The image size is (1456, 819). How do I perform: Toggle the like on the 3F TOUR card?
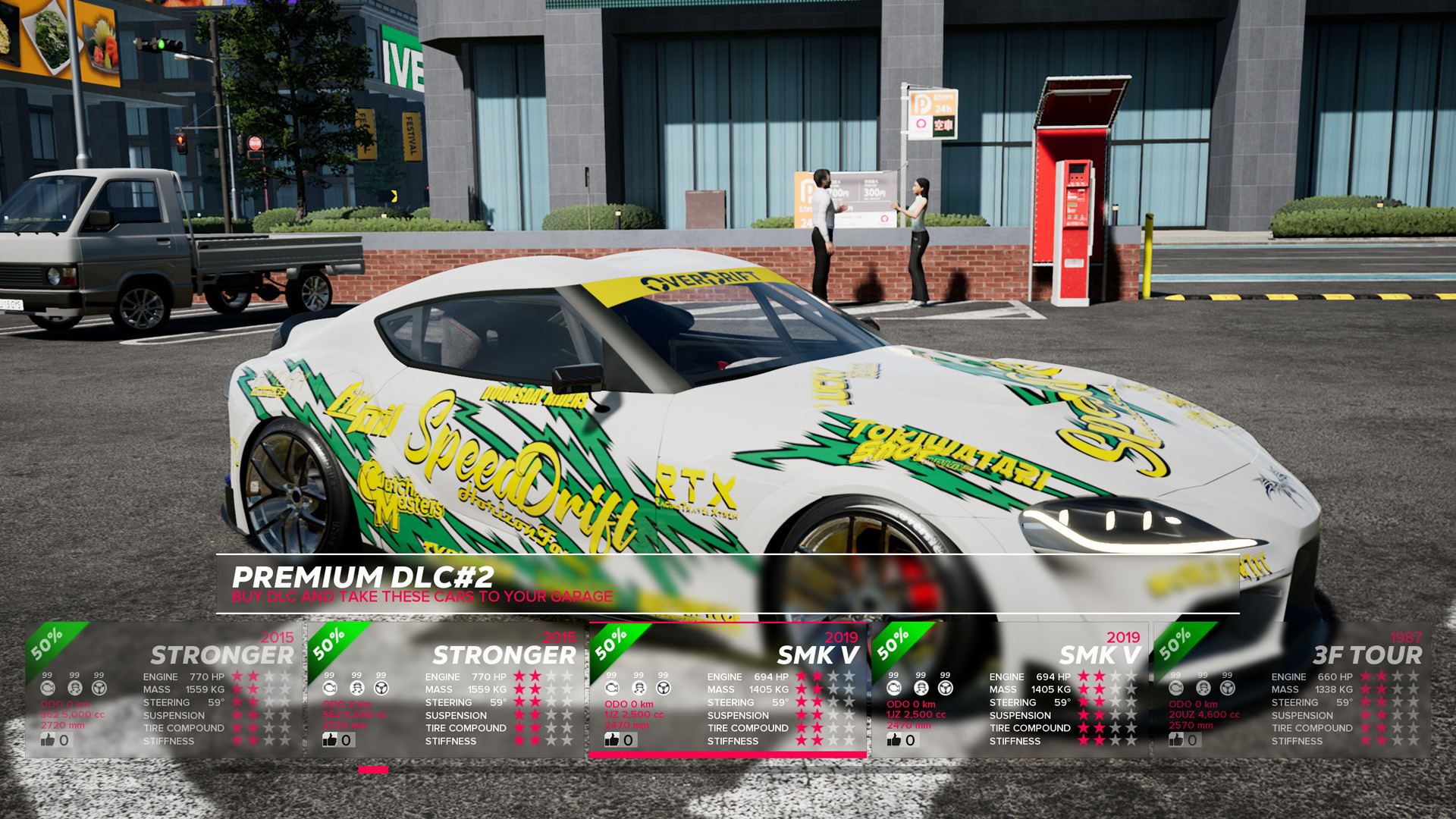1176,739
